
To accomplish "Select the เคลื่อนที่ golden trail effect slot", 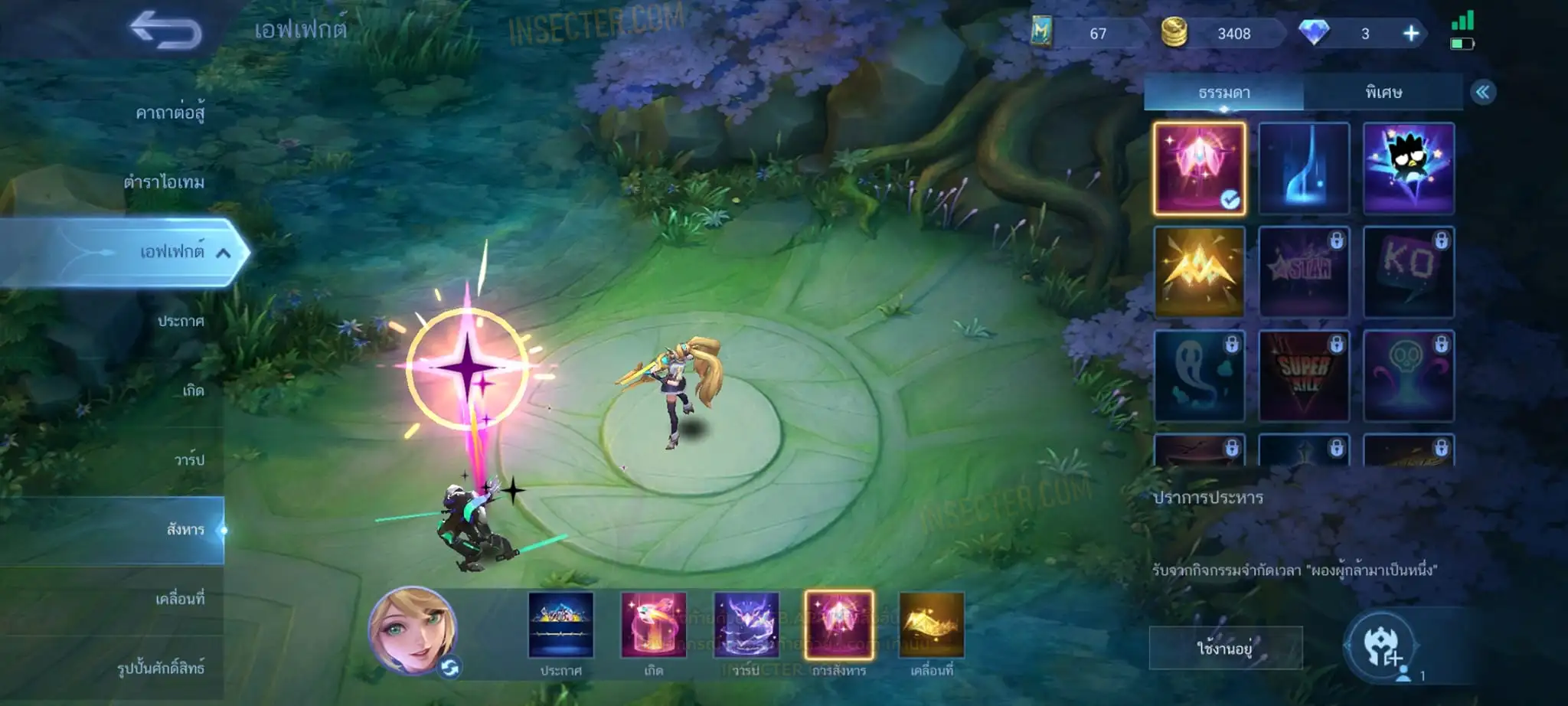I will [932, 625].
